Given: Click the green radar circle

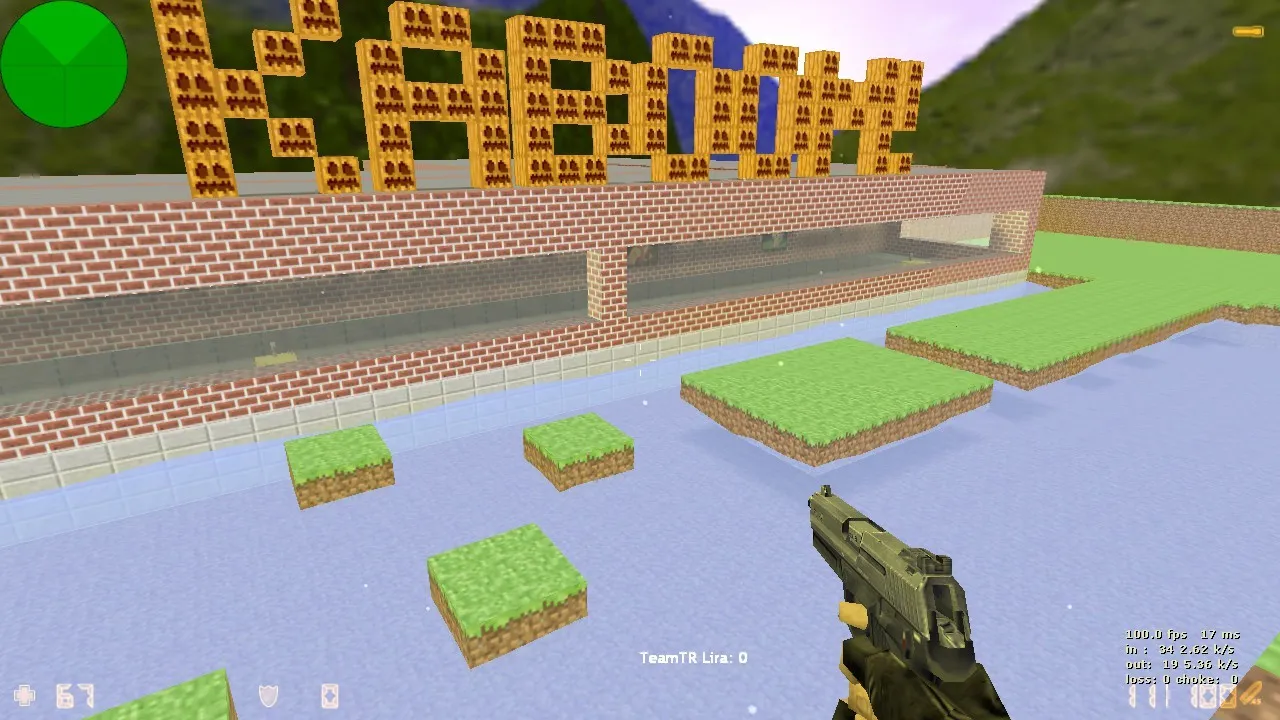Looking at the screenshot, I should click(63, 66).
